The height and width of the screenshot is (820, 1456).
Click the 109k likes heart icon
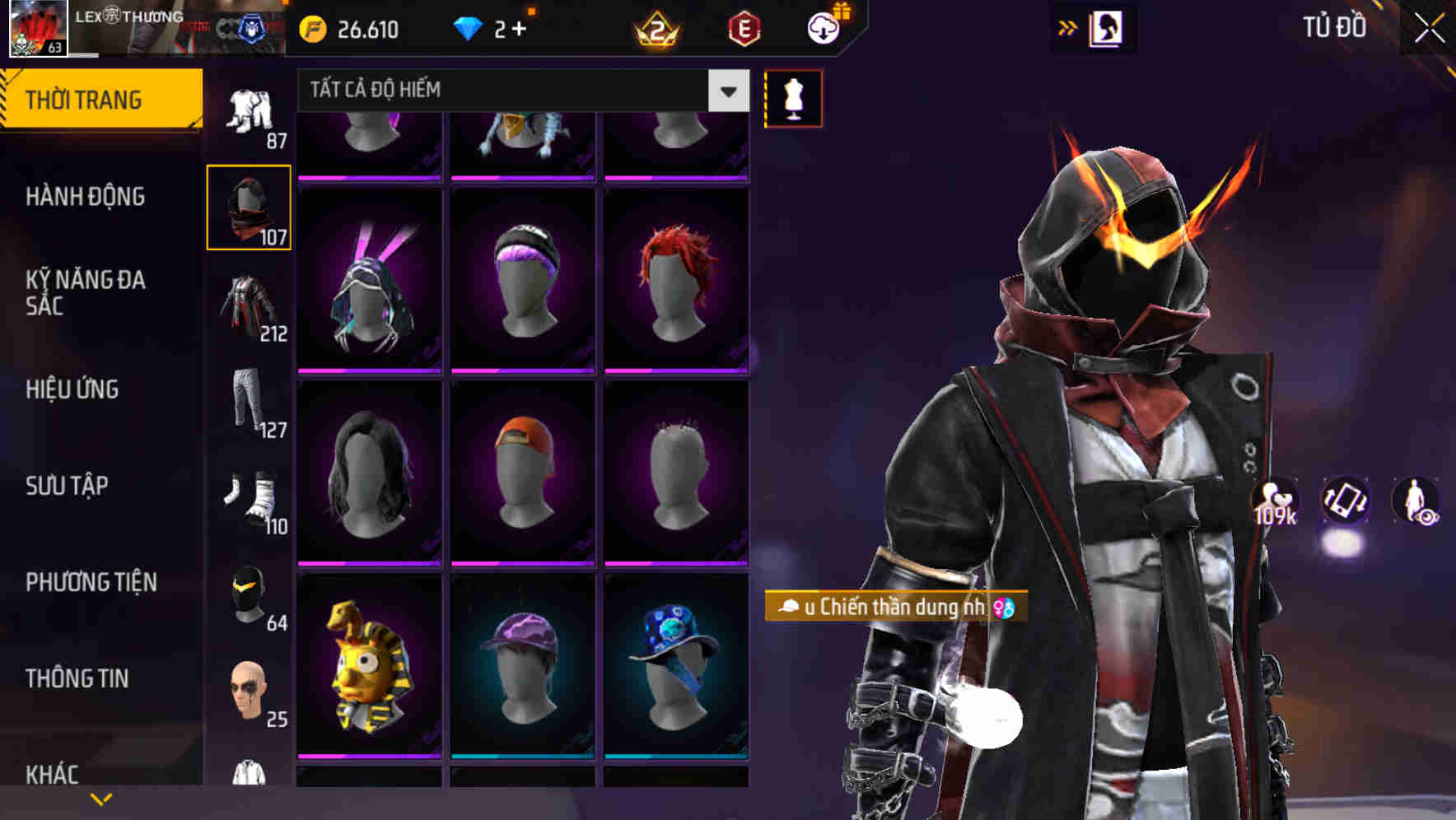pos(1274,501)
